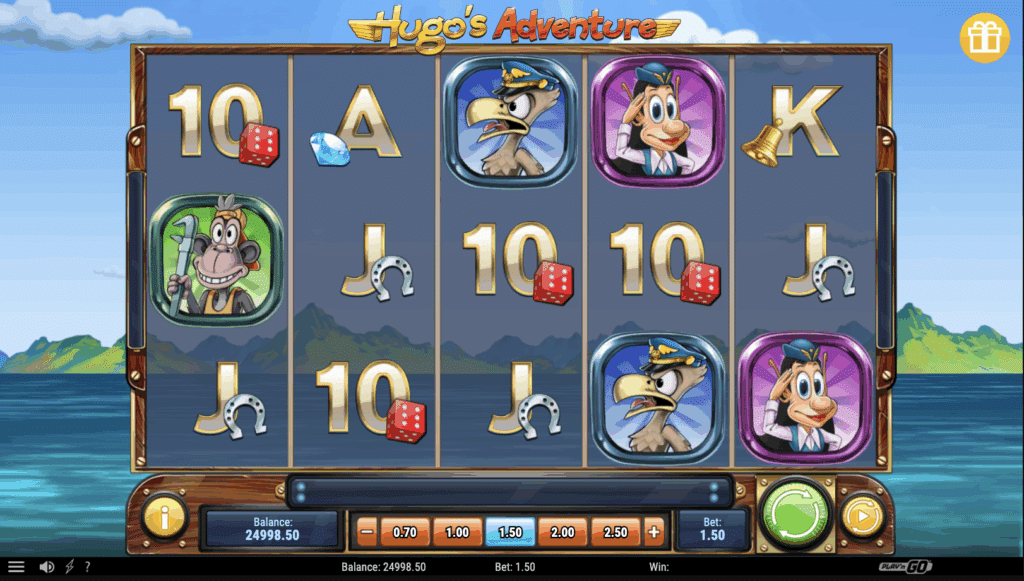Spin the reels with the green button
The height and width of the screenshot is (581, 1024).
tap(796, 515)
